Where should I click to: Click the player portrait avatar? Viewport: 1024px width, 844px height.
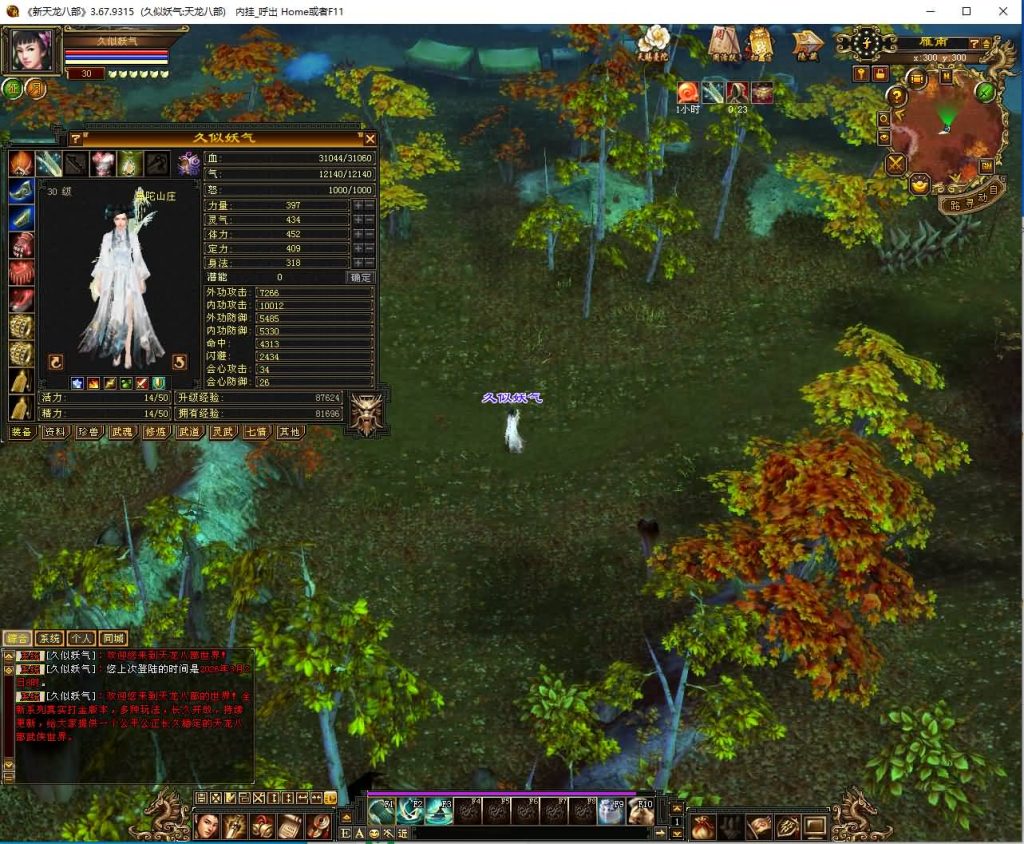pyautogui.click(x=32, y=52)
